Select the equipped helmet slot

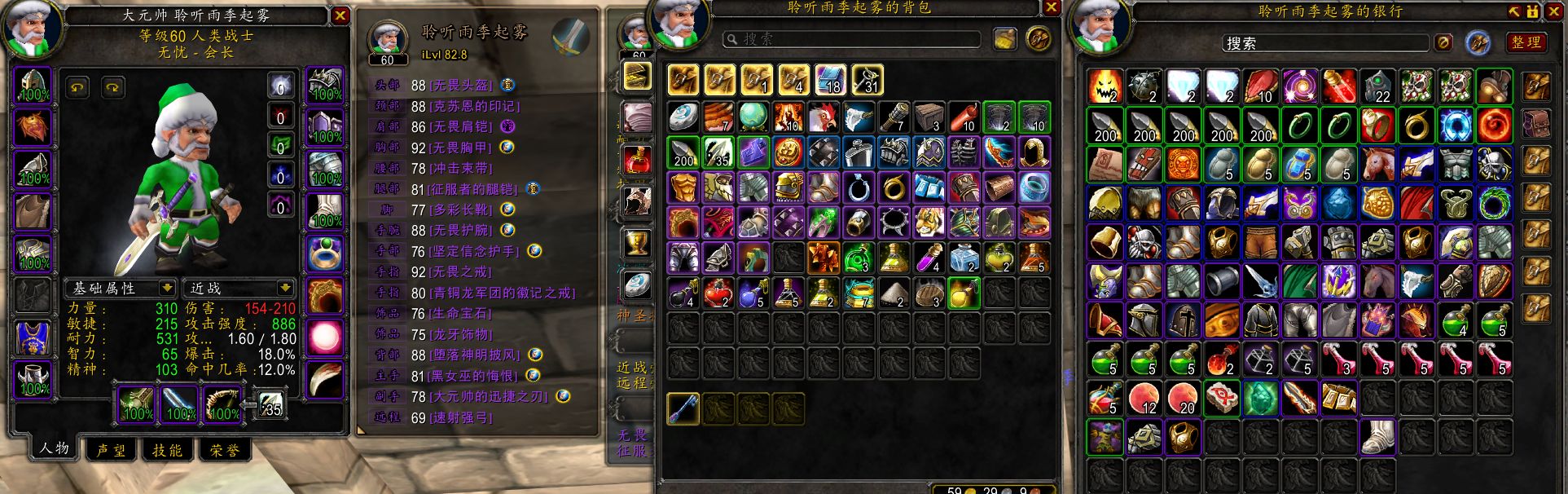(x=33, y=86)
